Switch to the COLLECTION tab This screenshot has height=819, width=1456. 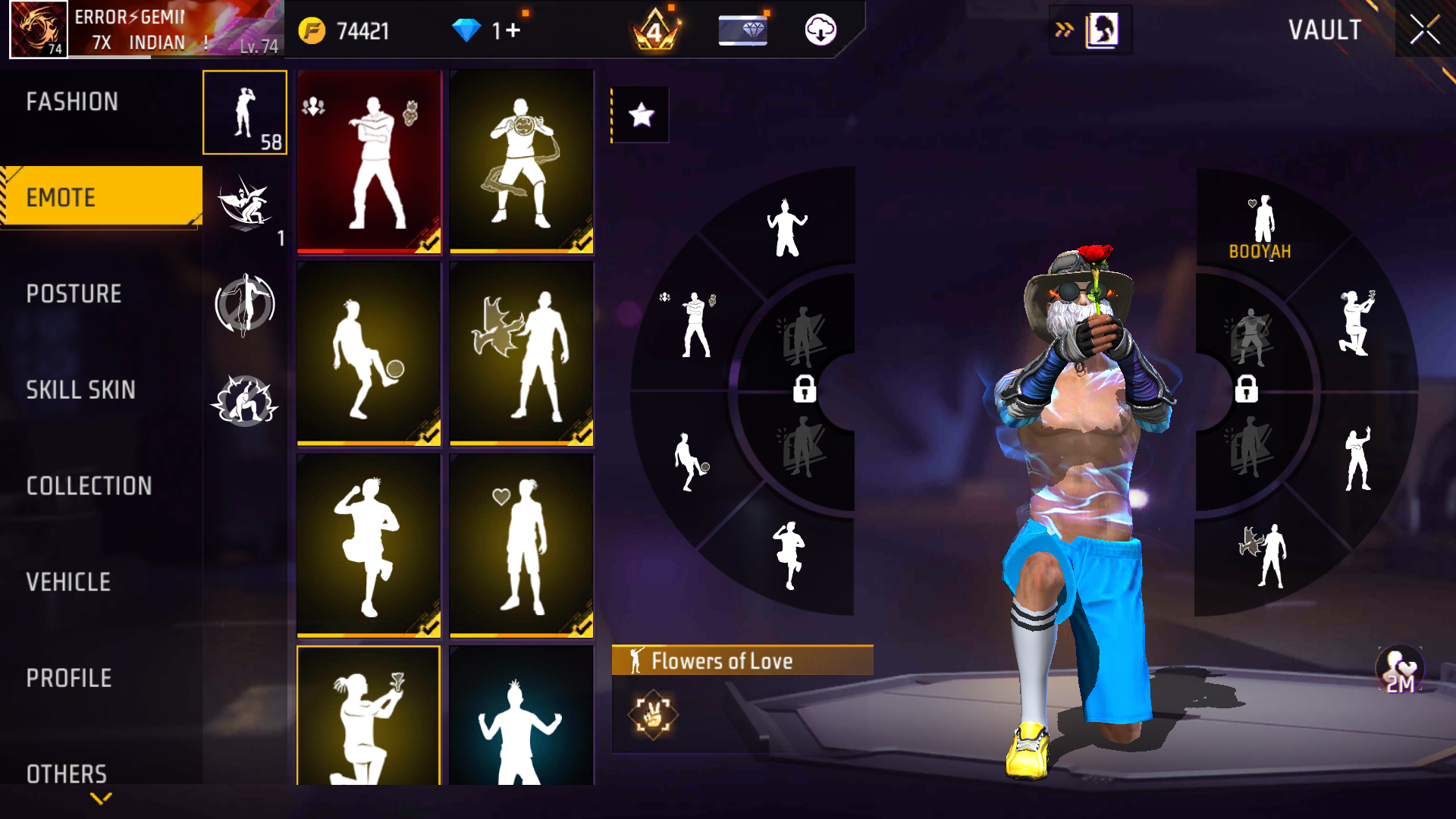click(89, 486)
